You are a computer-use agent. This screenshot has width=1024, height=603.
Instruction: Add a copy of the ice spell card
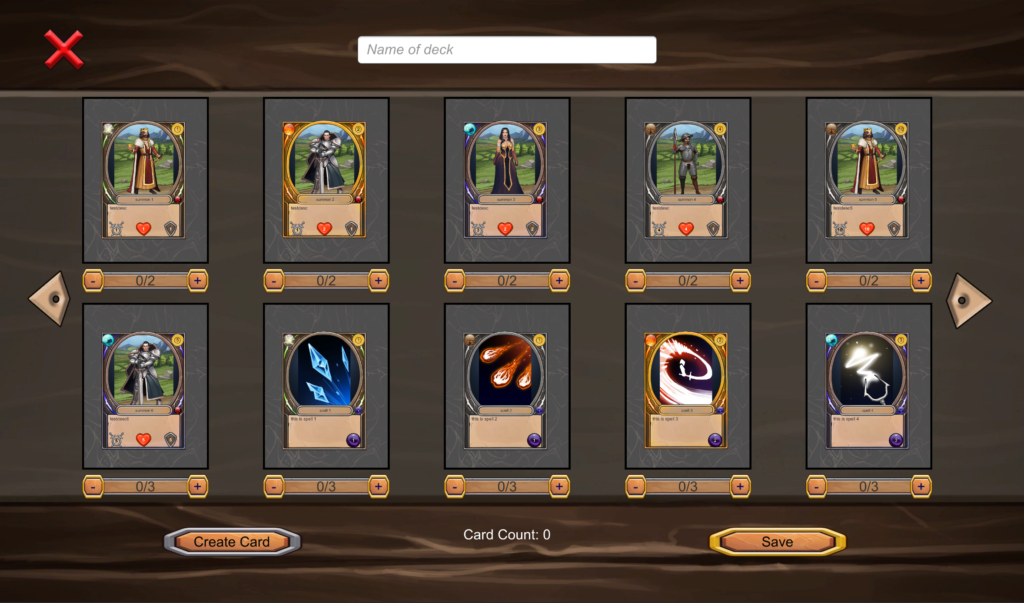pyautogui.click(x=378, y=487)
